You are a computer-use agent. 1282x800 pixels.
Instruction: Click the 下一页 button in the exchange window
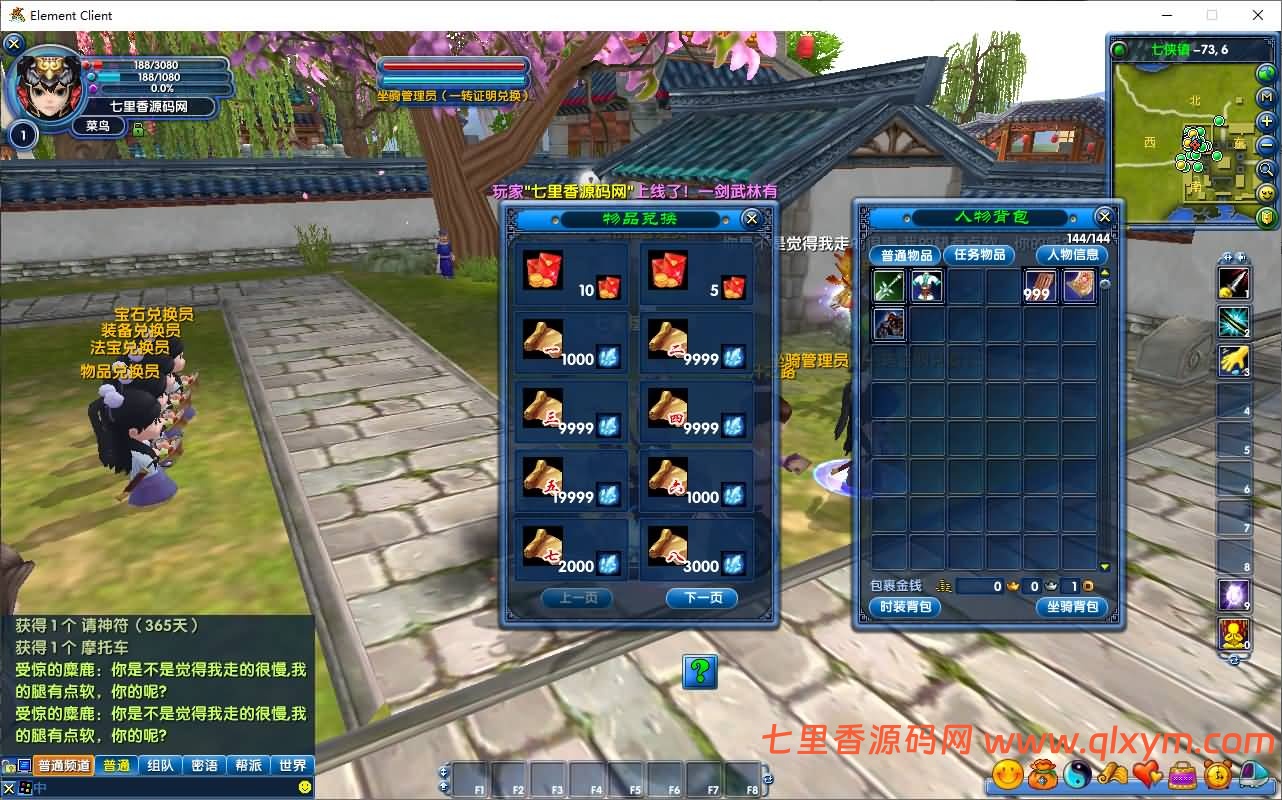(701, 599)
